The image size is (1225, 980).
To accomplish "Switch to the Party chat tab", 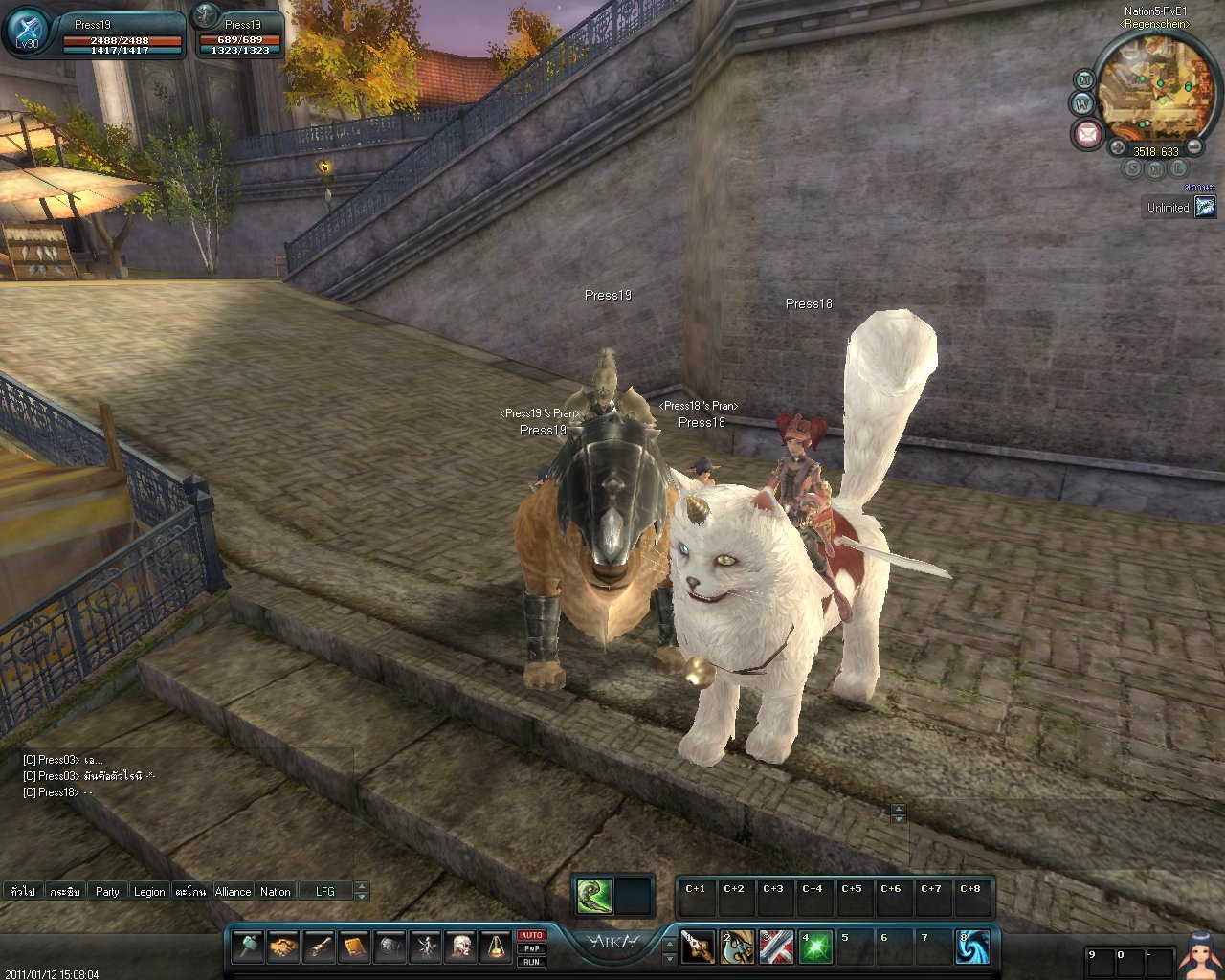I will tap(107, 891).
